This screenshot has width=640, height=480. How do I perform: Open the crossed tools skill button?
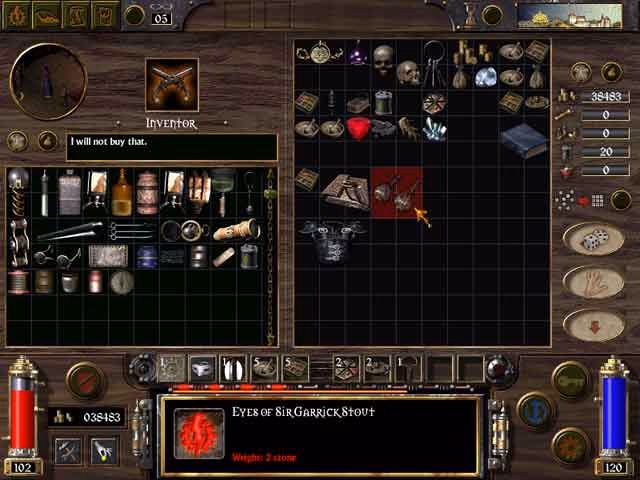(x=68, y=451)
